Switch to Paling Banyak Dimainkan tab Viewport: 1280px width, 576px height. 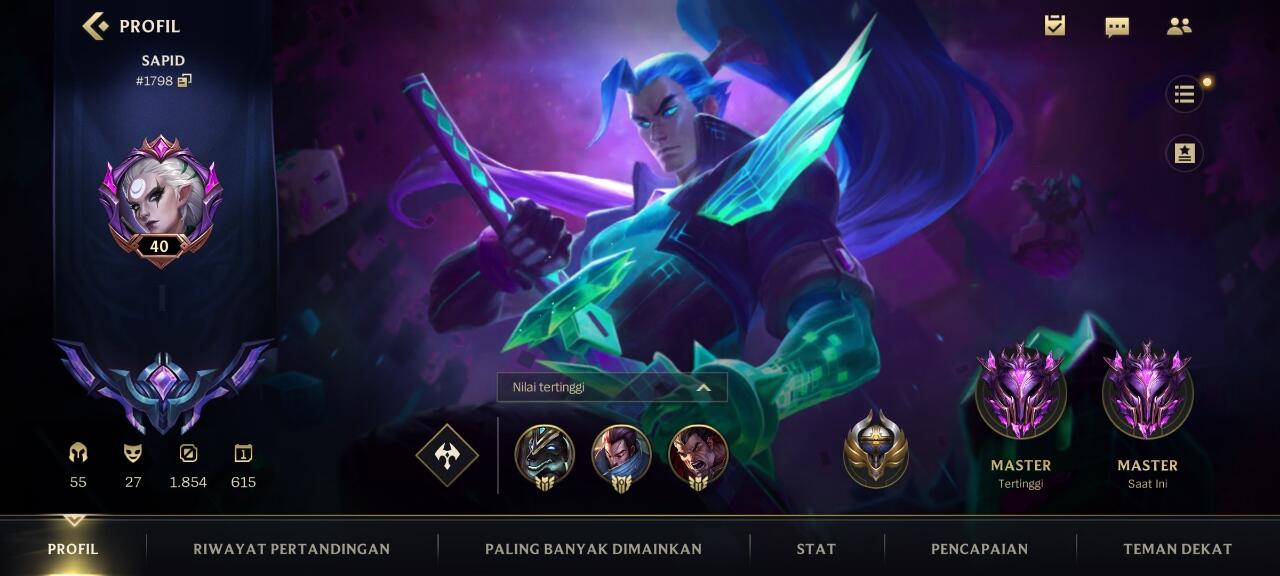[593, 548]
